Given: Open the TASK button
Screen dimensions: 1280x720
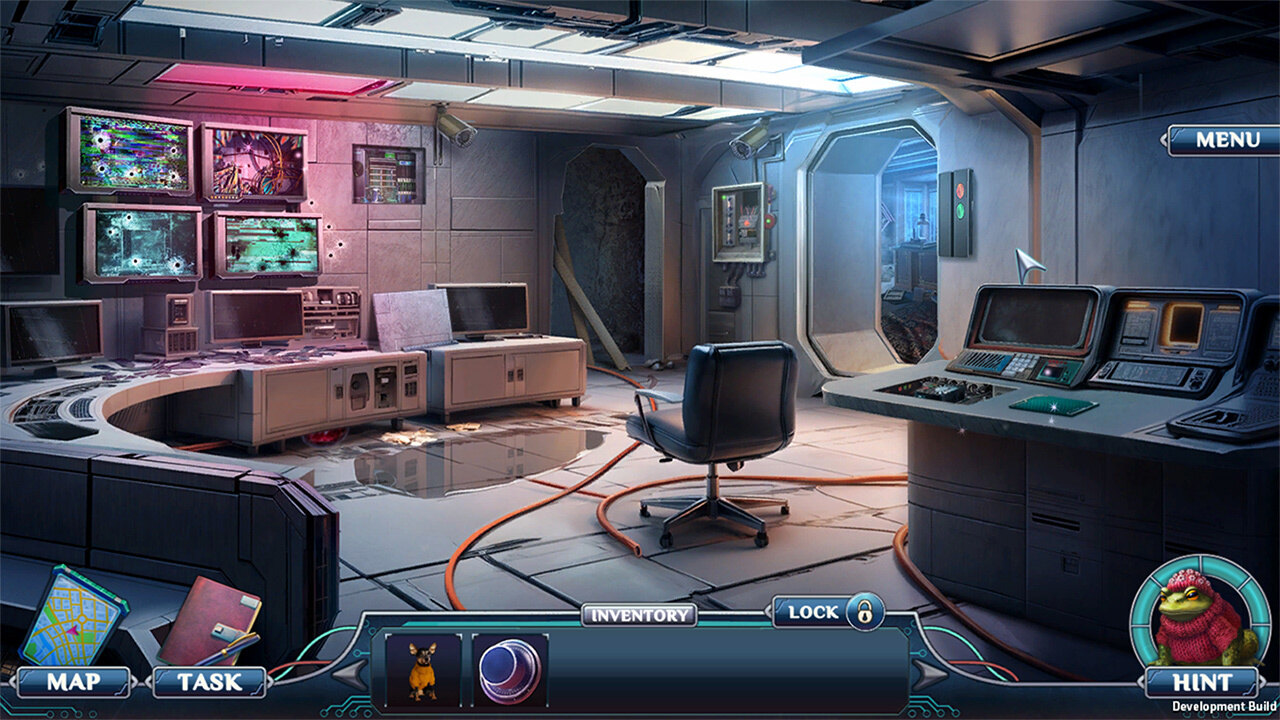Looking at the screenshot, I should point(209,682).
